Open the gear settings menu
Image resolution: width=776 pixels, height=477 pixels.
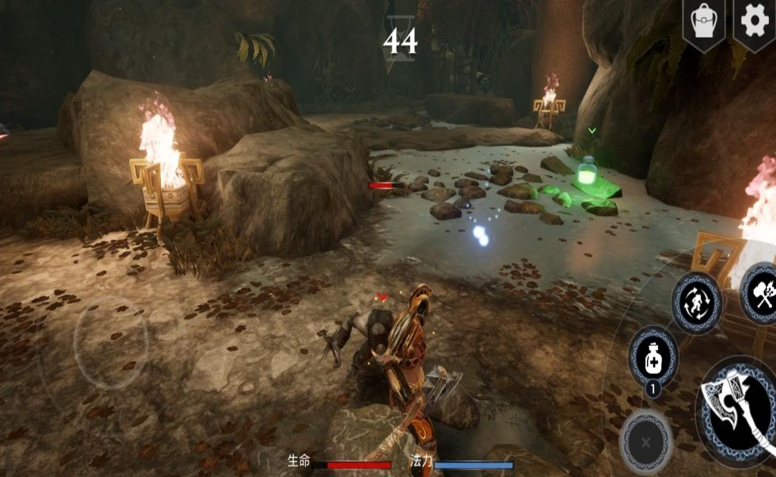click(754, 20)
